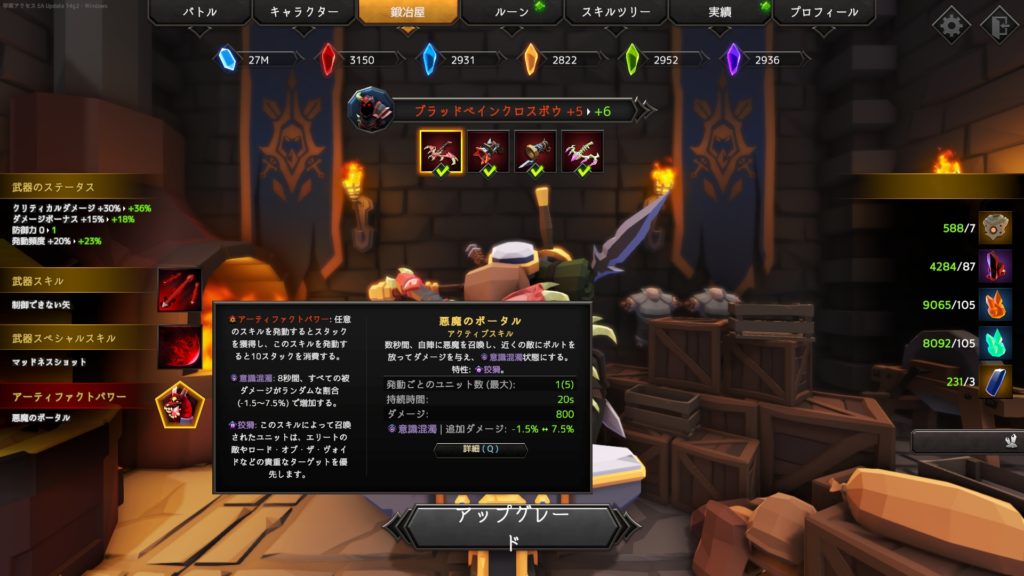Choose the spiked red mace weapon slot
Image resolution: width=1024 pixels, height=576 pixels.
488,151
